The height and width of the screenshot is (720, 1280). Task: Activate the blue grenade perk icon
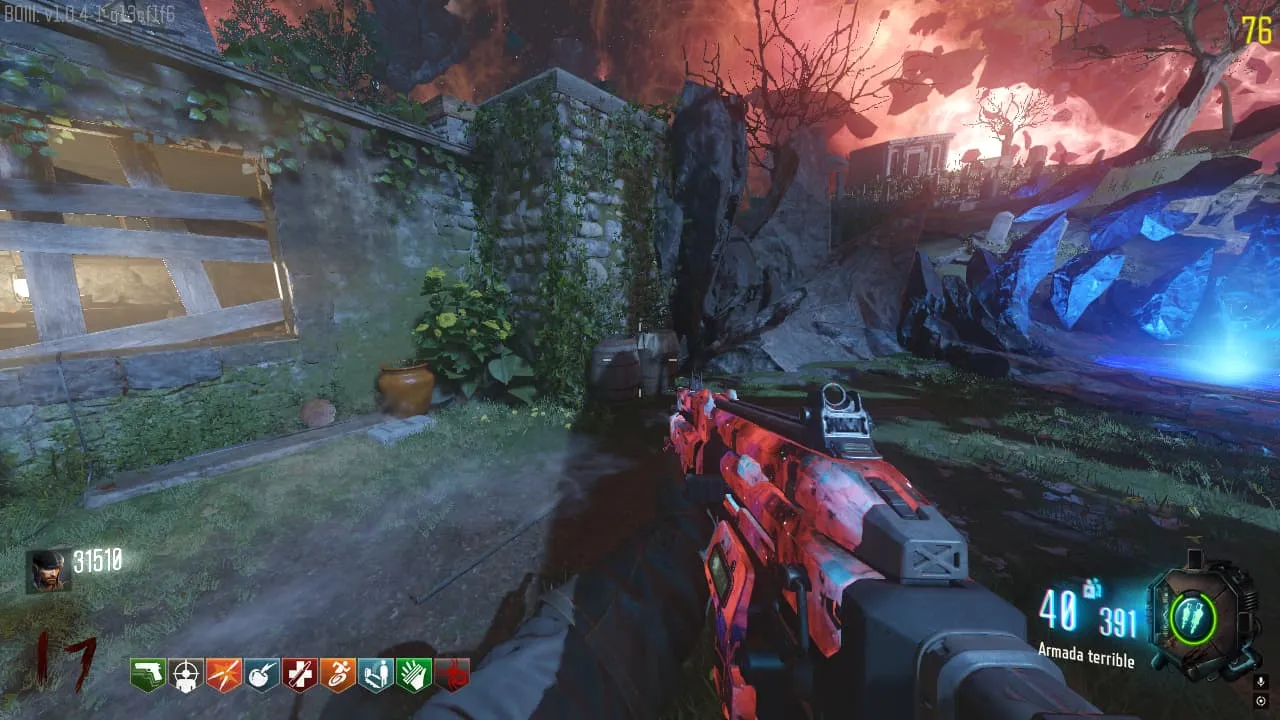coord(262,675)
